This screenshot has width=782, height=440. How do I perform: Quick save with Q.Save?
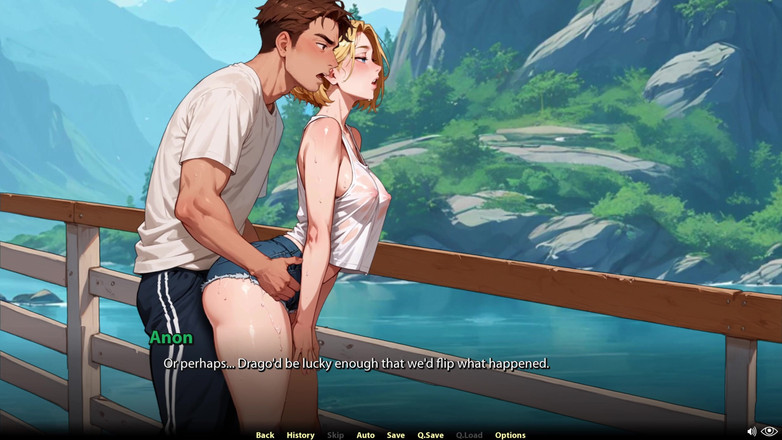pos(430,435)
